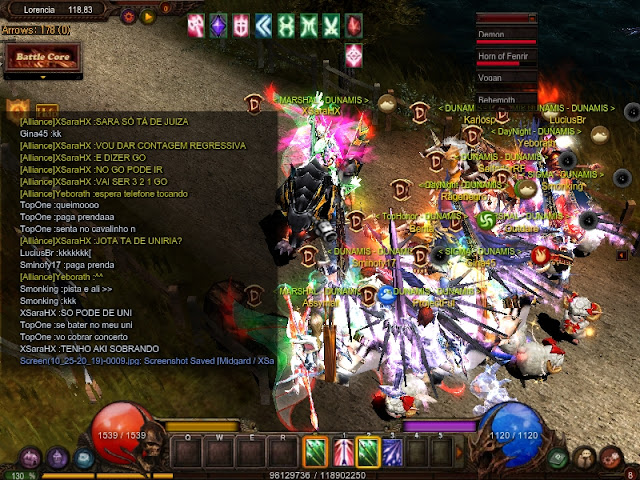The height and width of the screenshot is (480, 640).
Task: Open the gear settings icon near Lorencia
Action: pyautogui.click(x=129, y=16)
